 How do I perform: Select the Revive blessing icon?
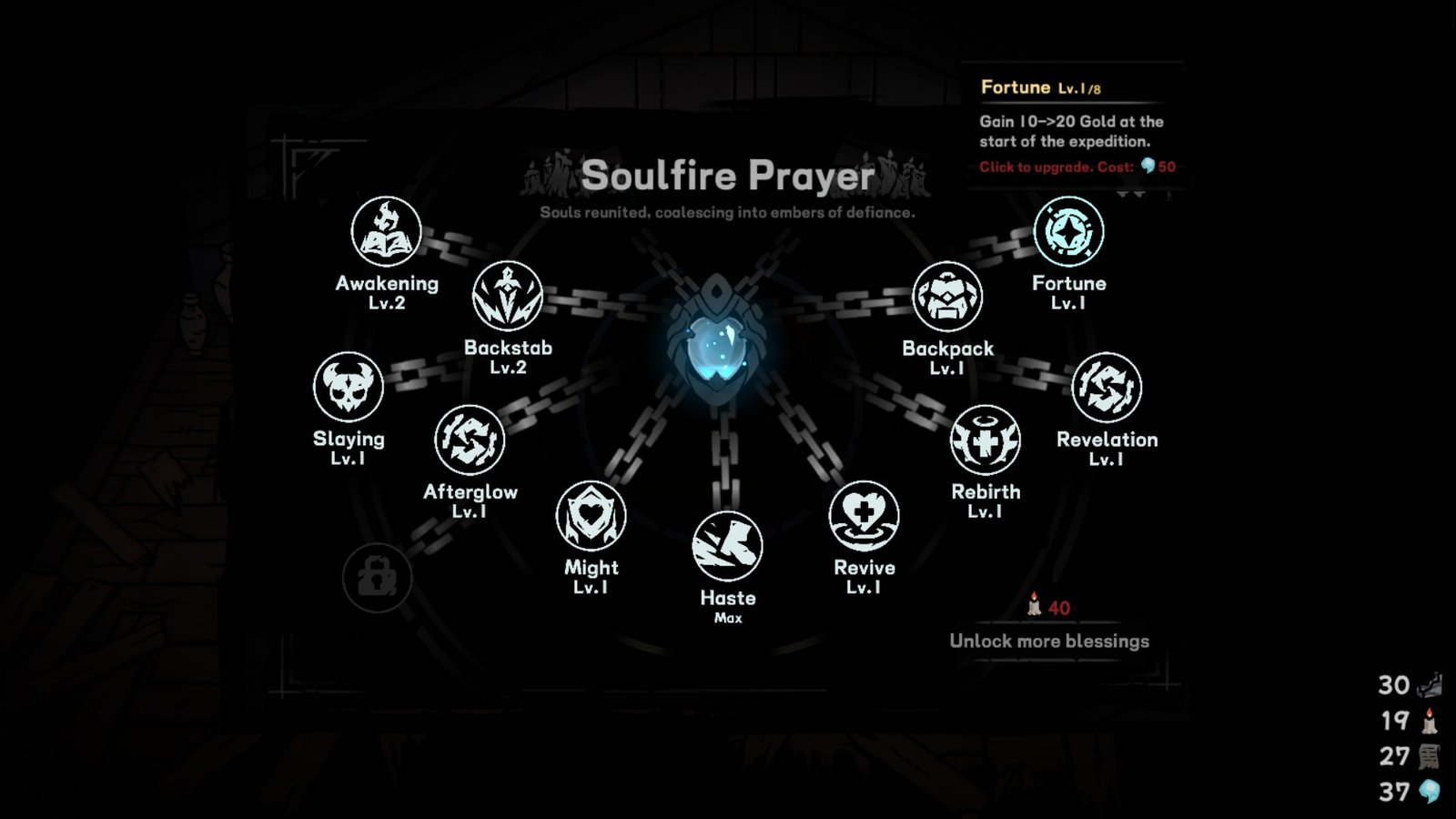864,514
